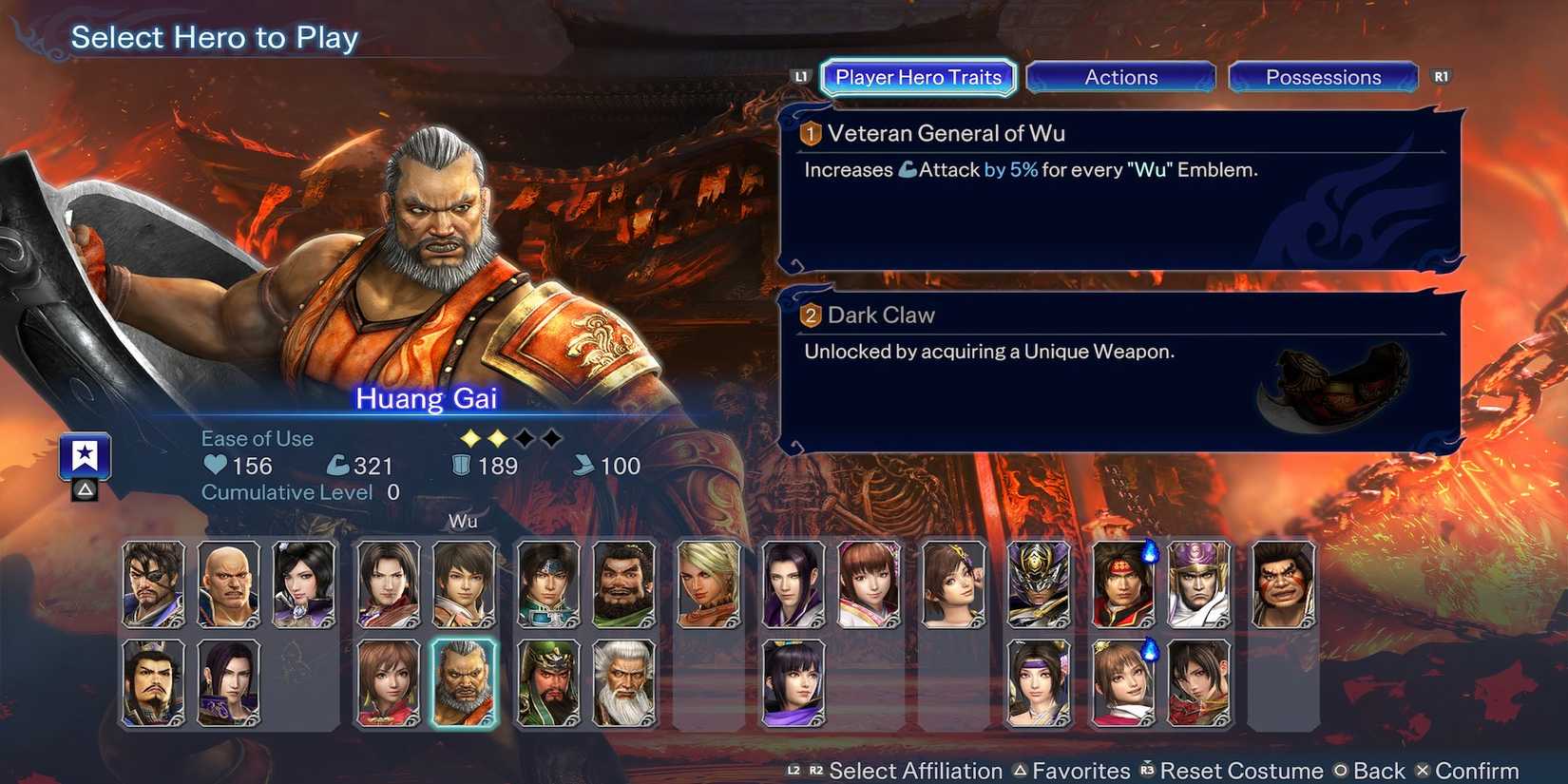Click the triangle button prompt under the star
Image resolution: width=1568 pixels, height=784 pixels.
(83, 490)
